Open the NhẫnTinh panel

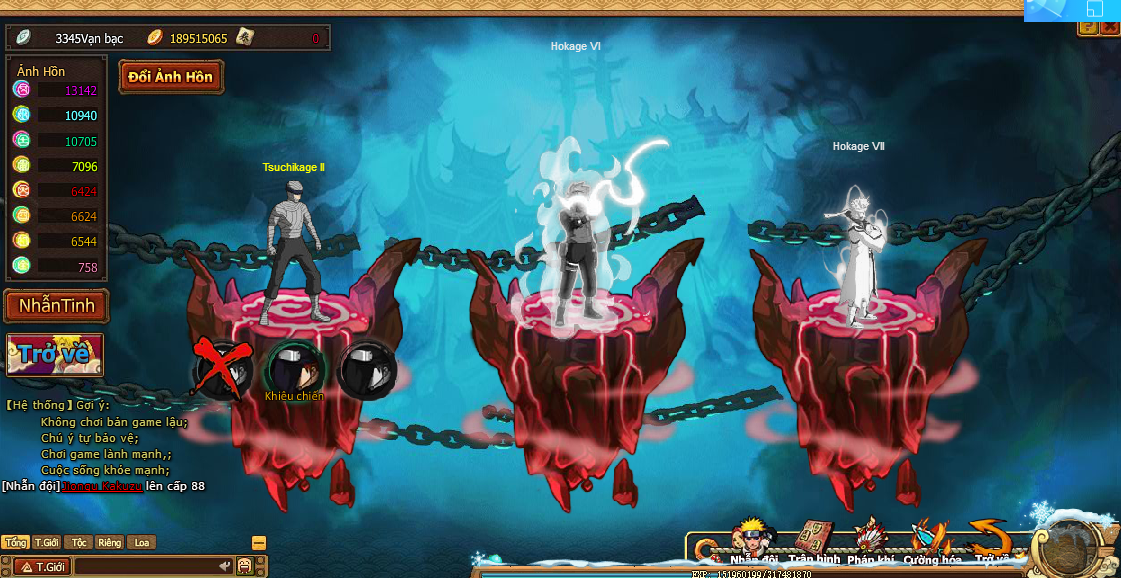(x=57, y=306)
